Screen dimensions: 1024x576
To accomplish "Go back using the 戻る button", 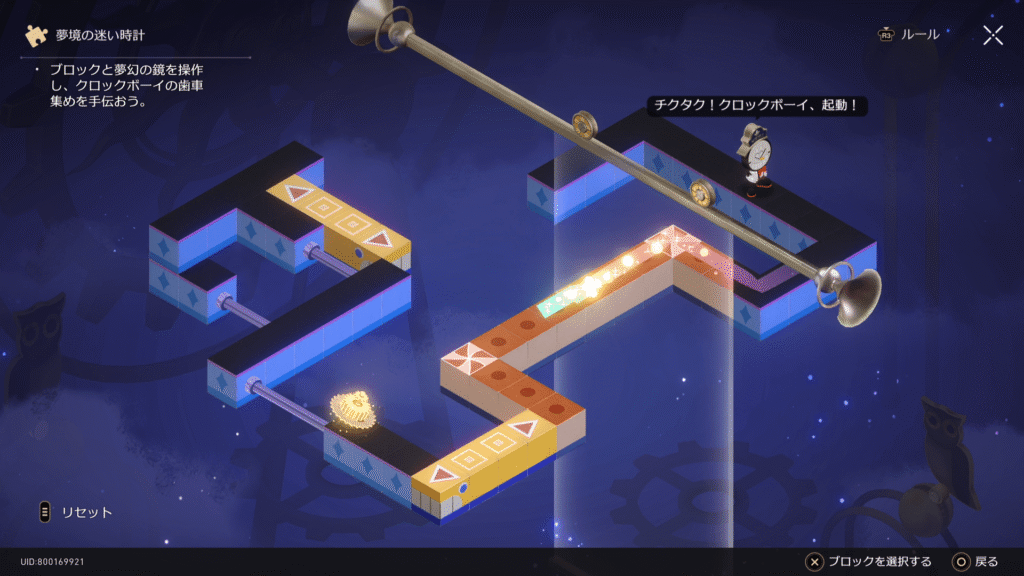I will tap(975, 561).
